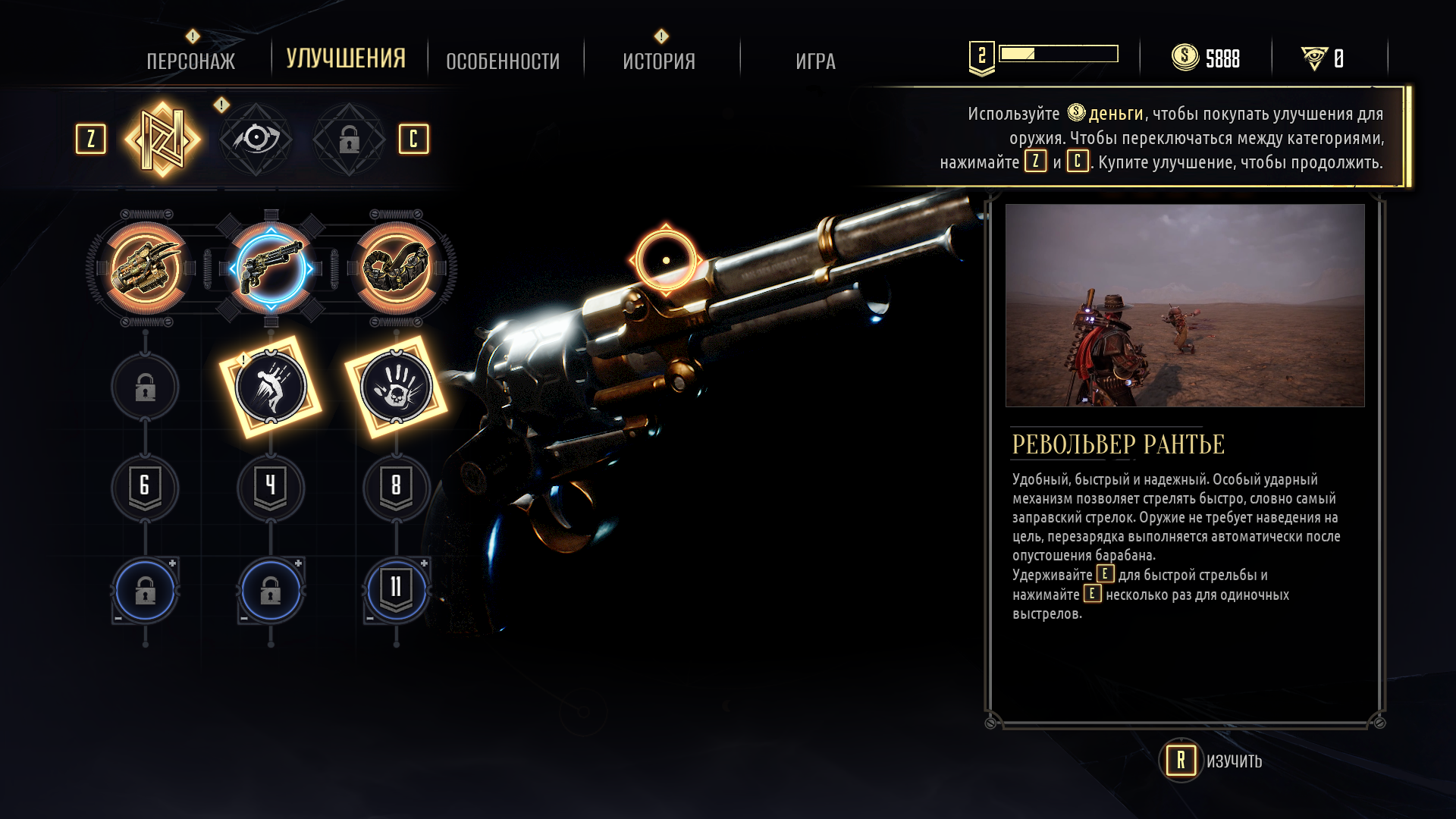Viewport: 1456px width, 819px height.
Task: Select the clawed gauntlet weapon icon
Action: pyautogui.click(x=146, y=268)
